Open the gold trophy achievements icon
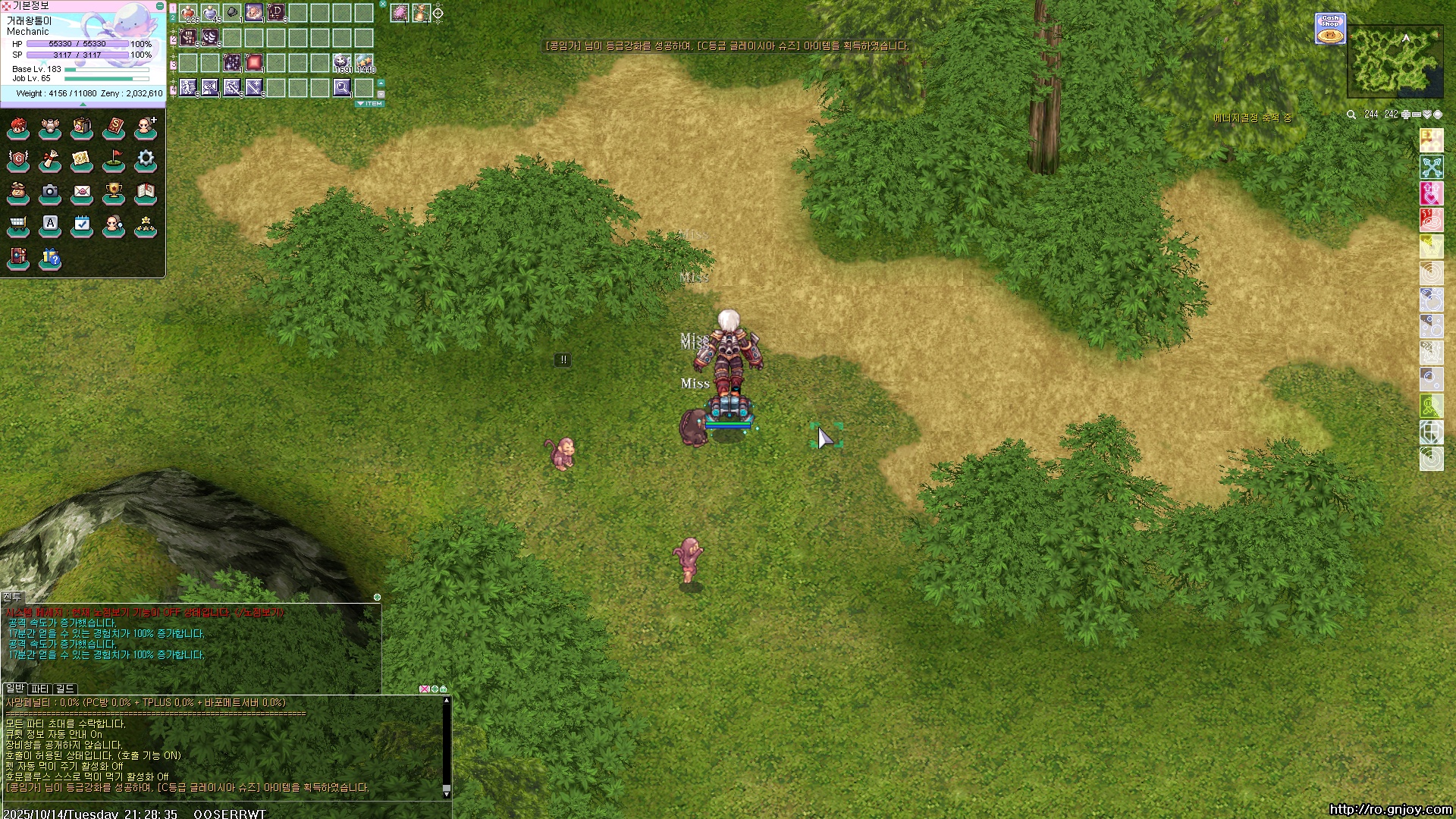This screenshot has width=1456, height=819. click(x=114, y=192)
